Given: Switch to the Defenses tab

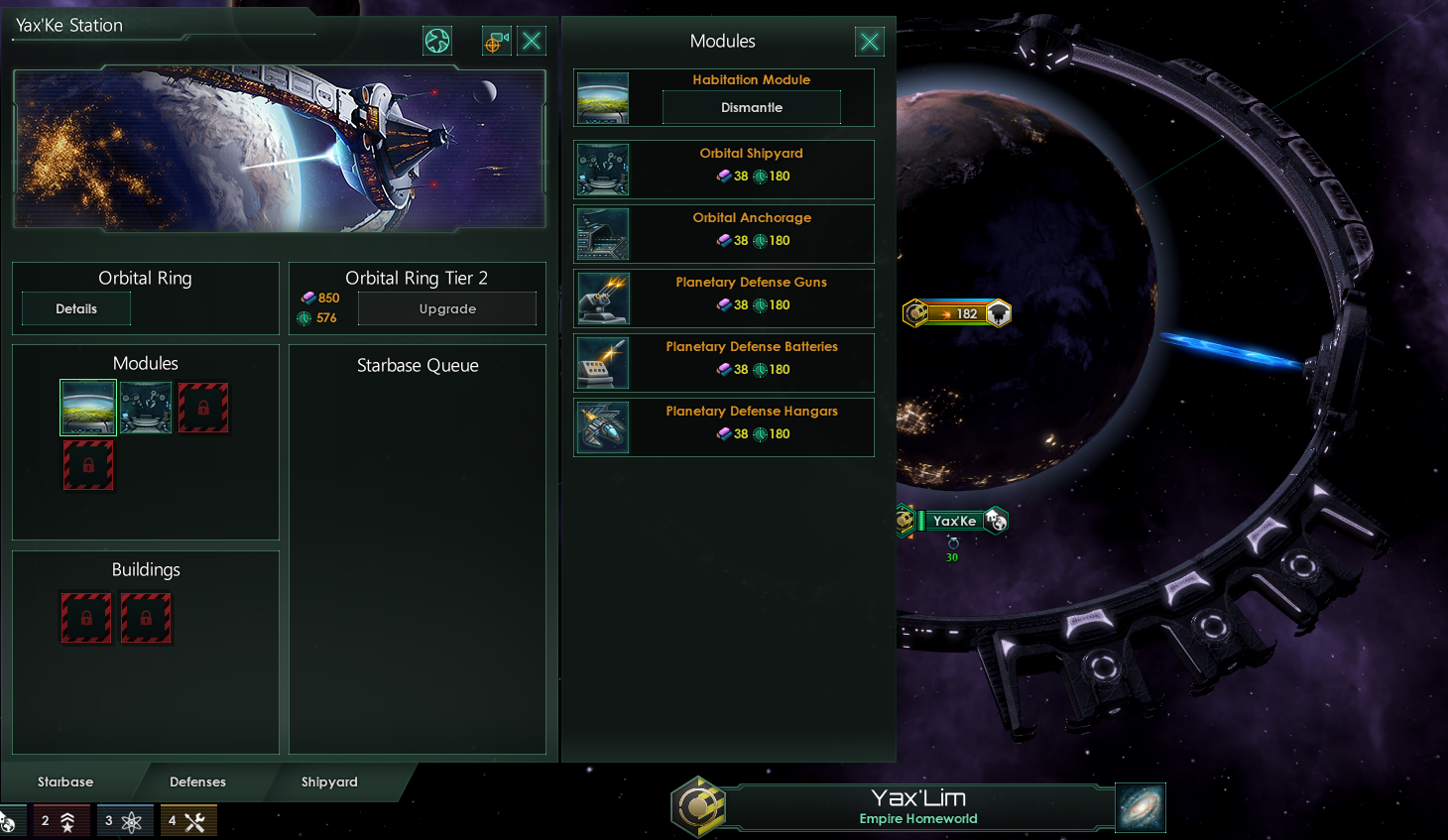Looking at the screenshot, I should tap(197, 781).
